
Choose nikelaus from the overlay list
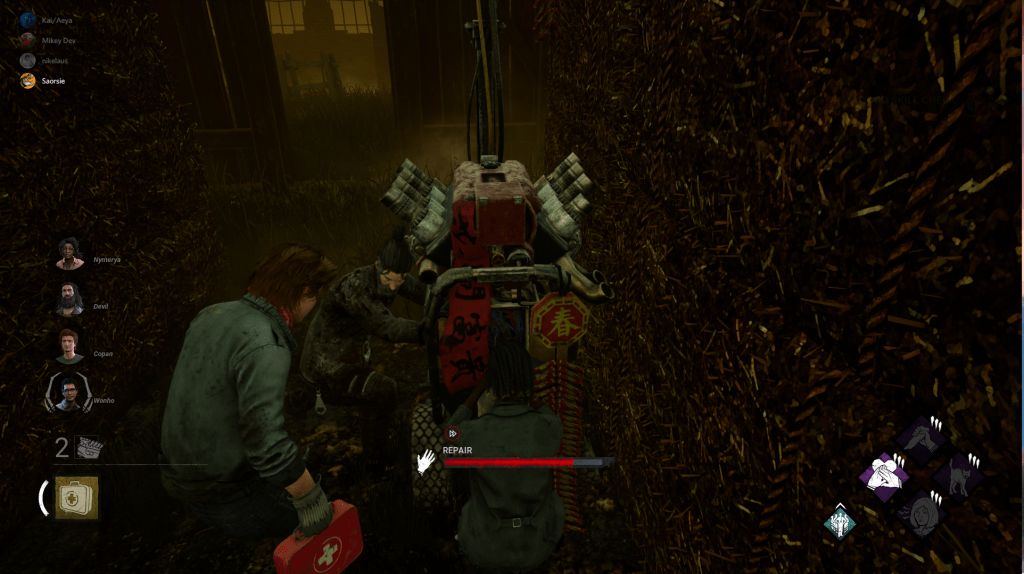point(29,60)
